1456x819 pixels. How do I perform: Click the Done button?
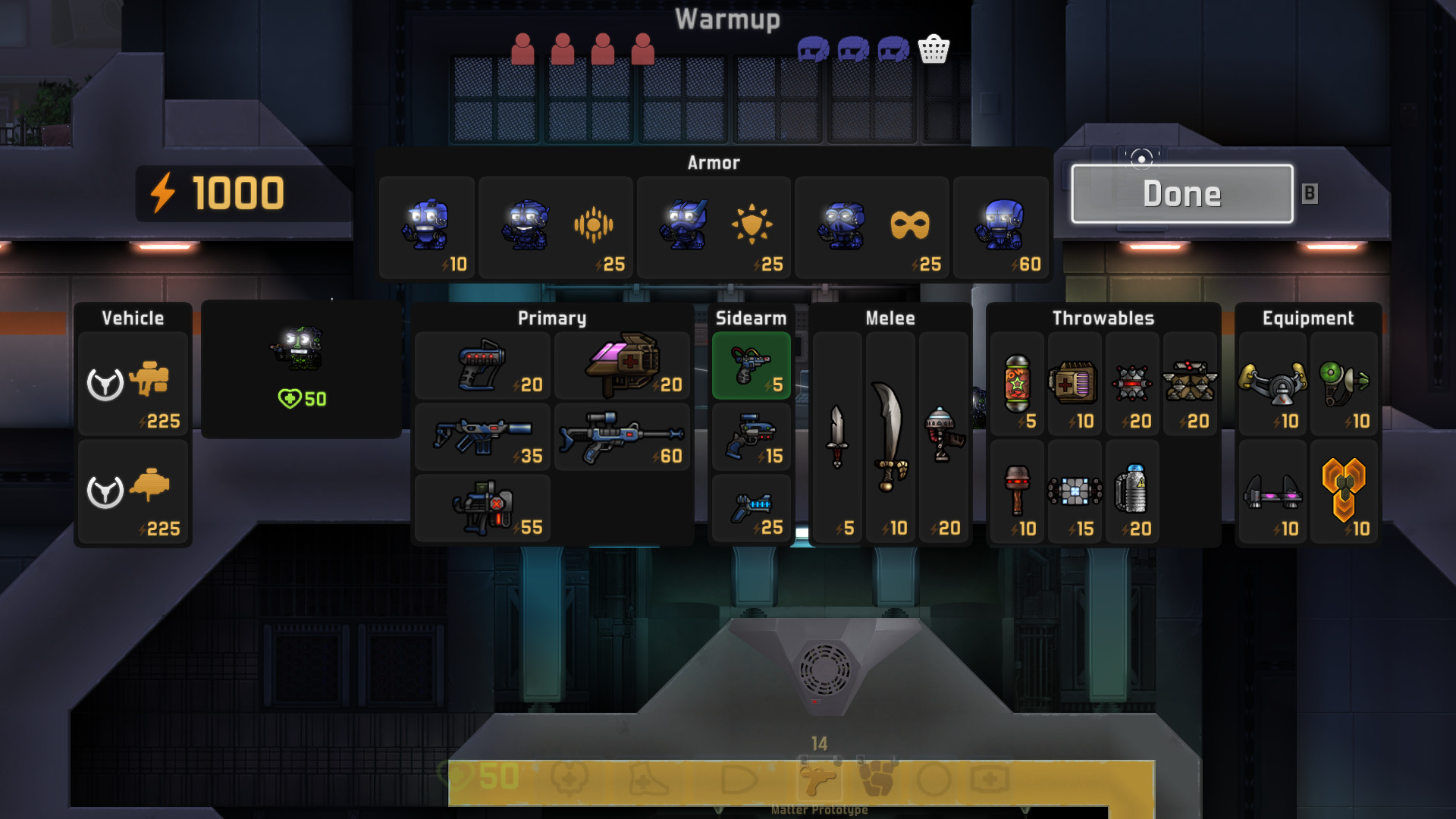[1181, 193]
